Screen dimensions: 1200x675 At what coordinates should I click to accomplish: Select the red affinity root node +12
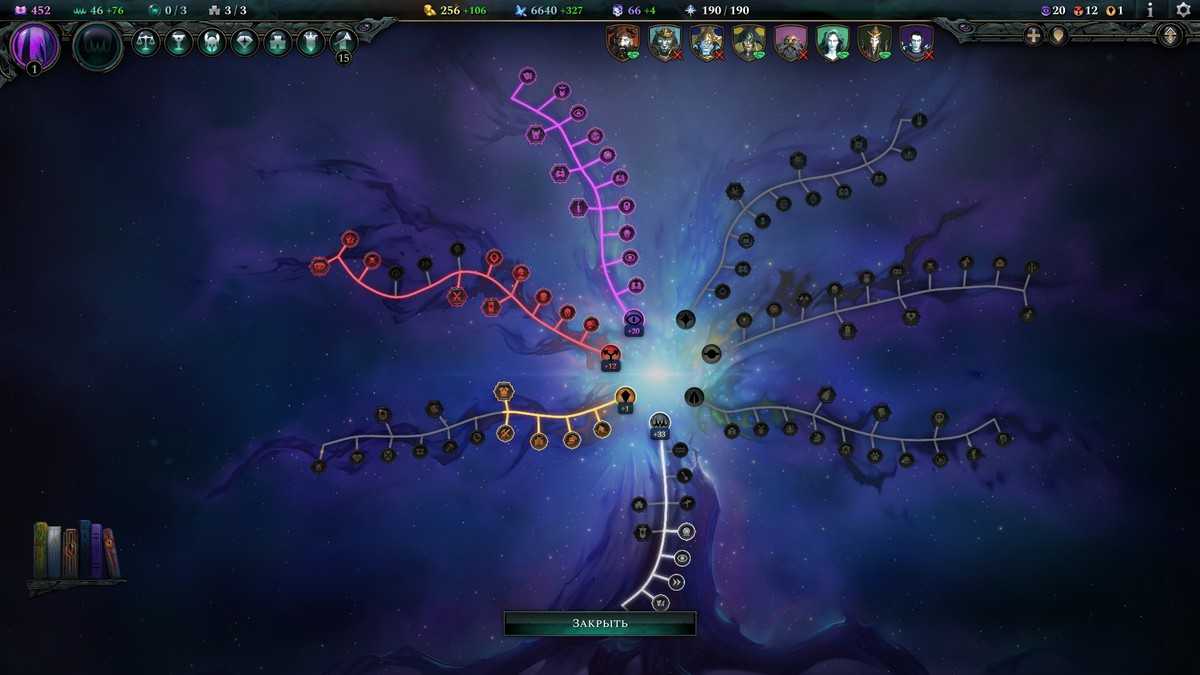[610, 353]
